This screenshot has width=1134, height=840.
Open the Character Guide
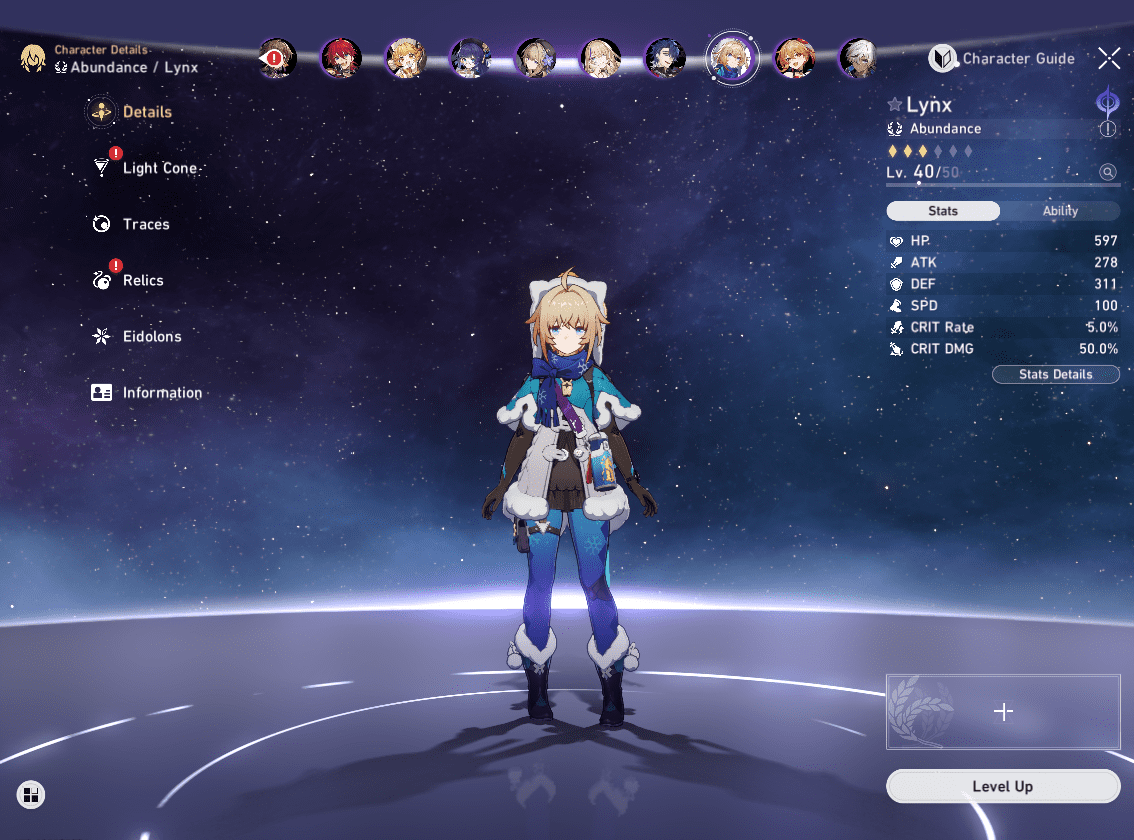pyautogui.click(x=1003, y=59)
